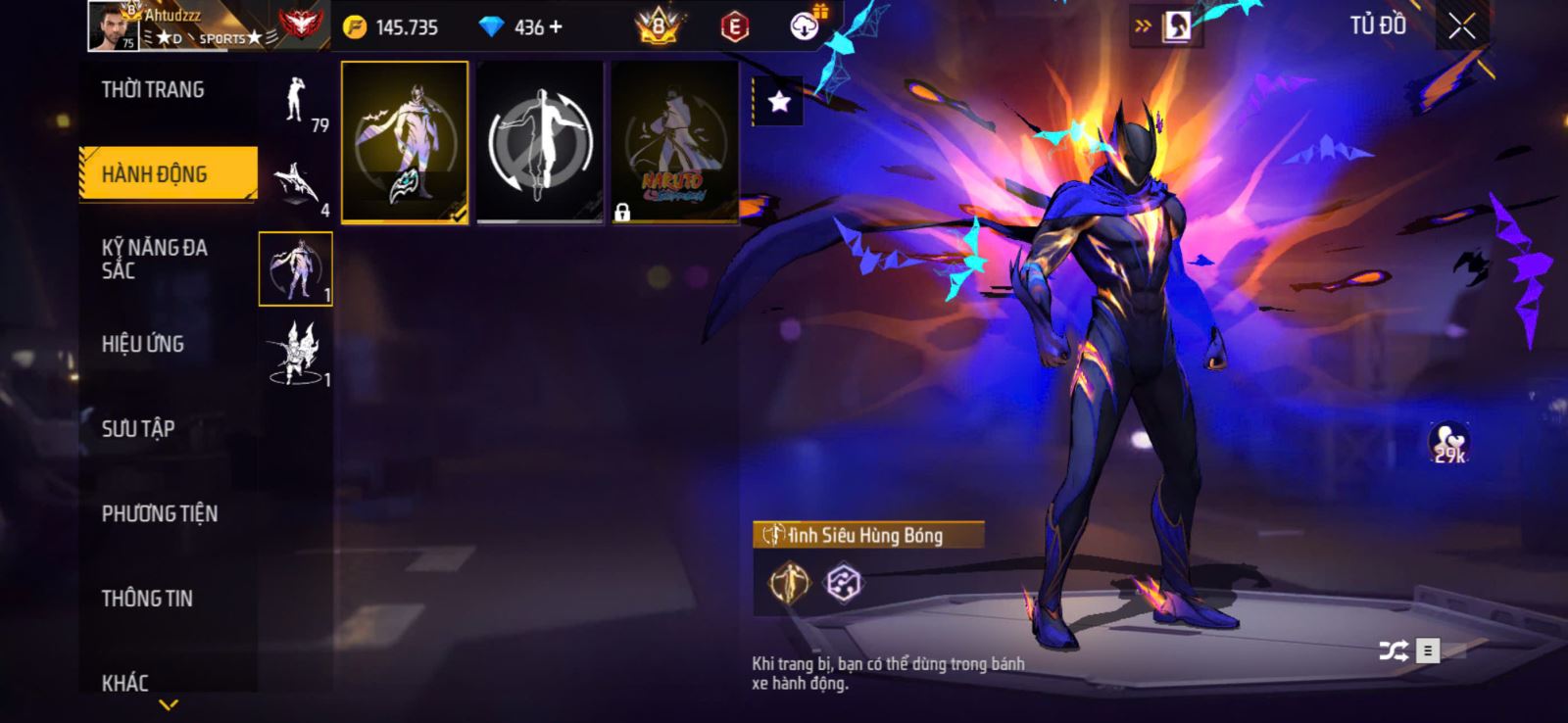1568x723 pixels.
Task: Close the Tủ Đồ wardrobe screen
Action: (x=1461, y=26)
